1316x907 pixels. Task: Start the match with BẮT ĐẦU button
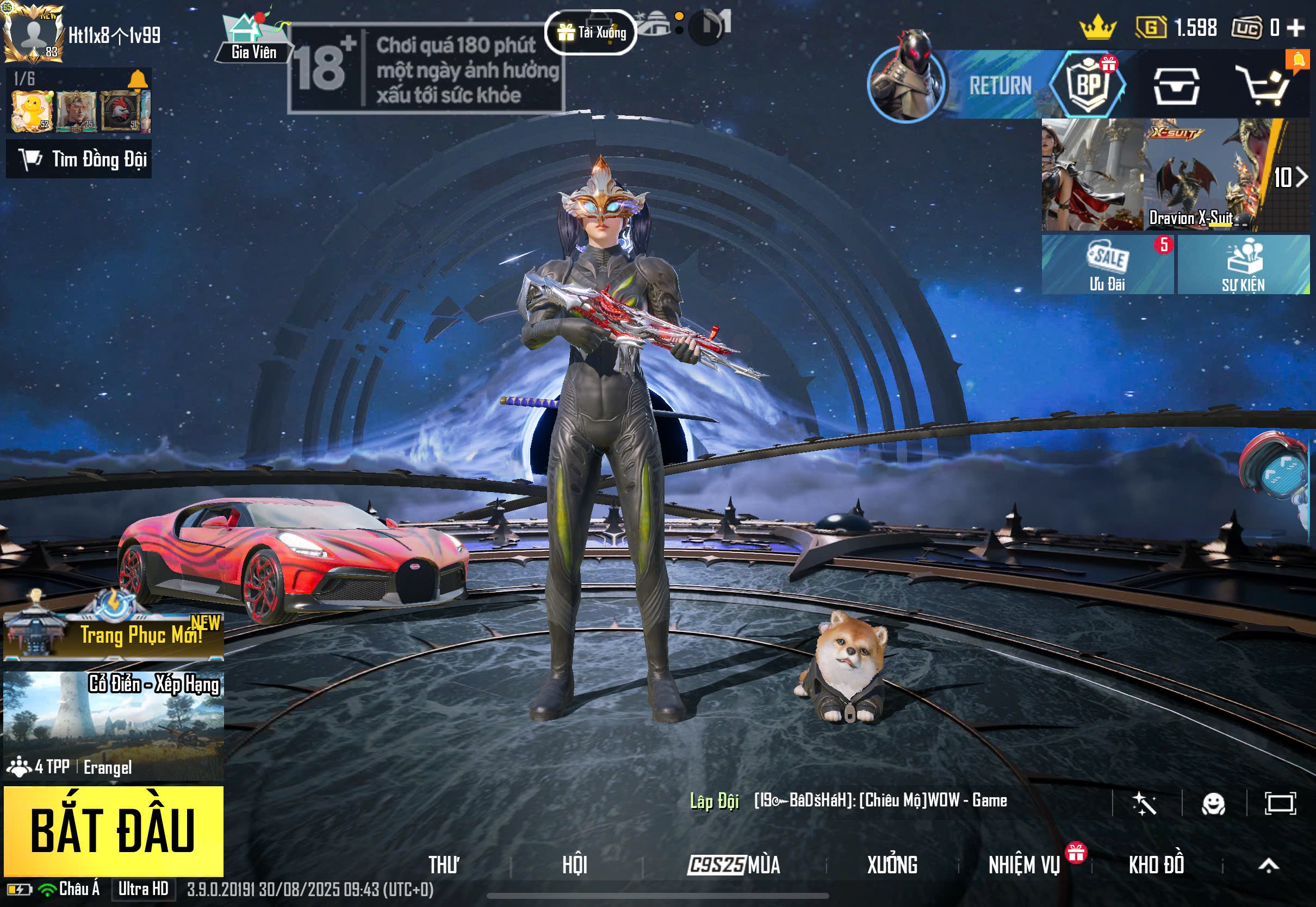tap(113, 831)
